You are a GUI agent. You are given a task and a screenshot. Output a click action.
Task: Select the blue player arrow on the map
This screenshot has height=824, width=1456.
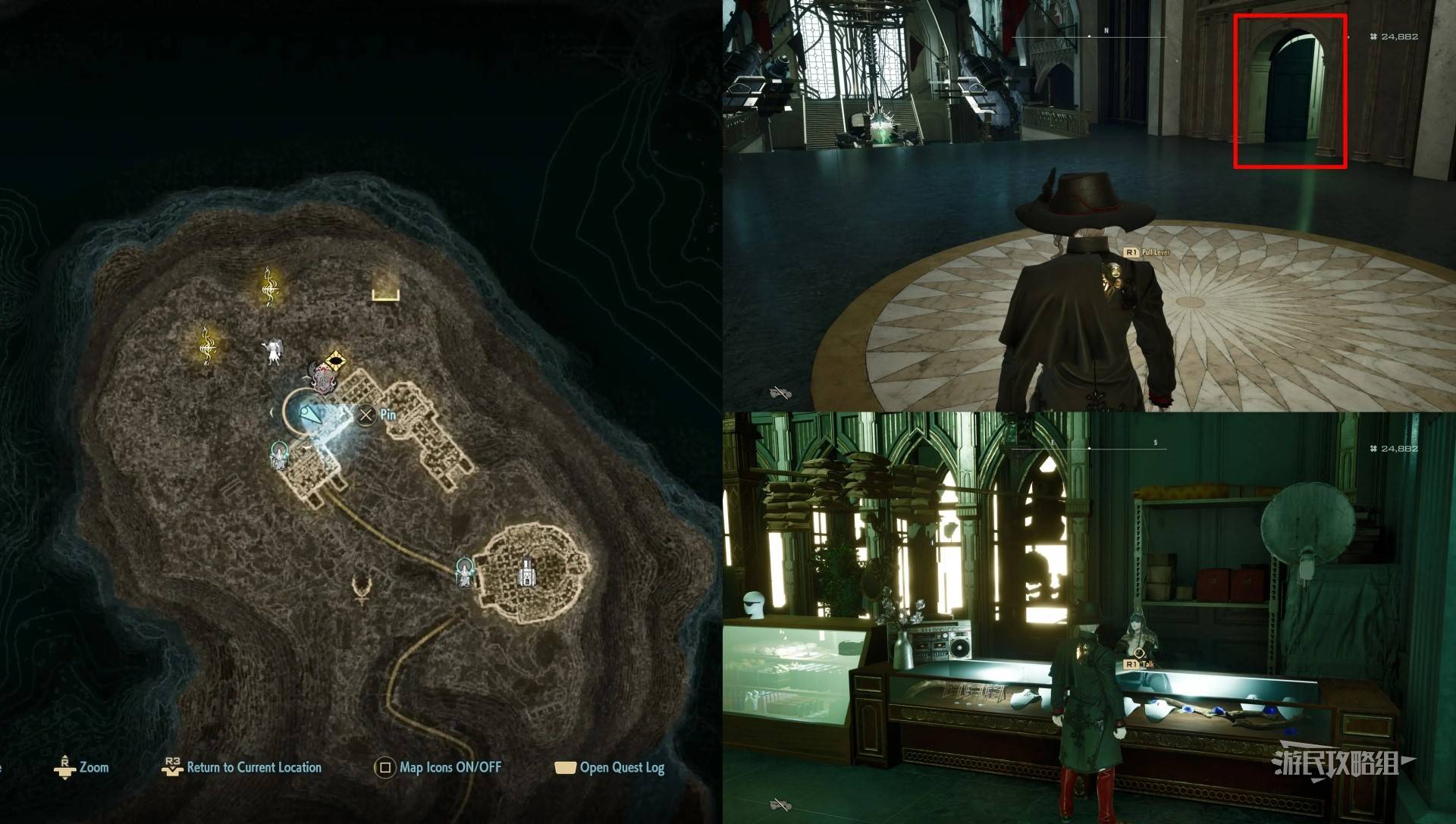pyautogui.click(x=311, y=415)
